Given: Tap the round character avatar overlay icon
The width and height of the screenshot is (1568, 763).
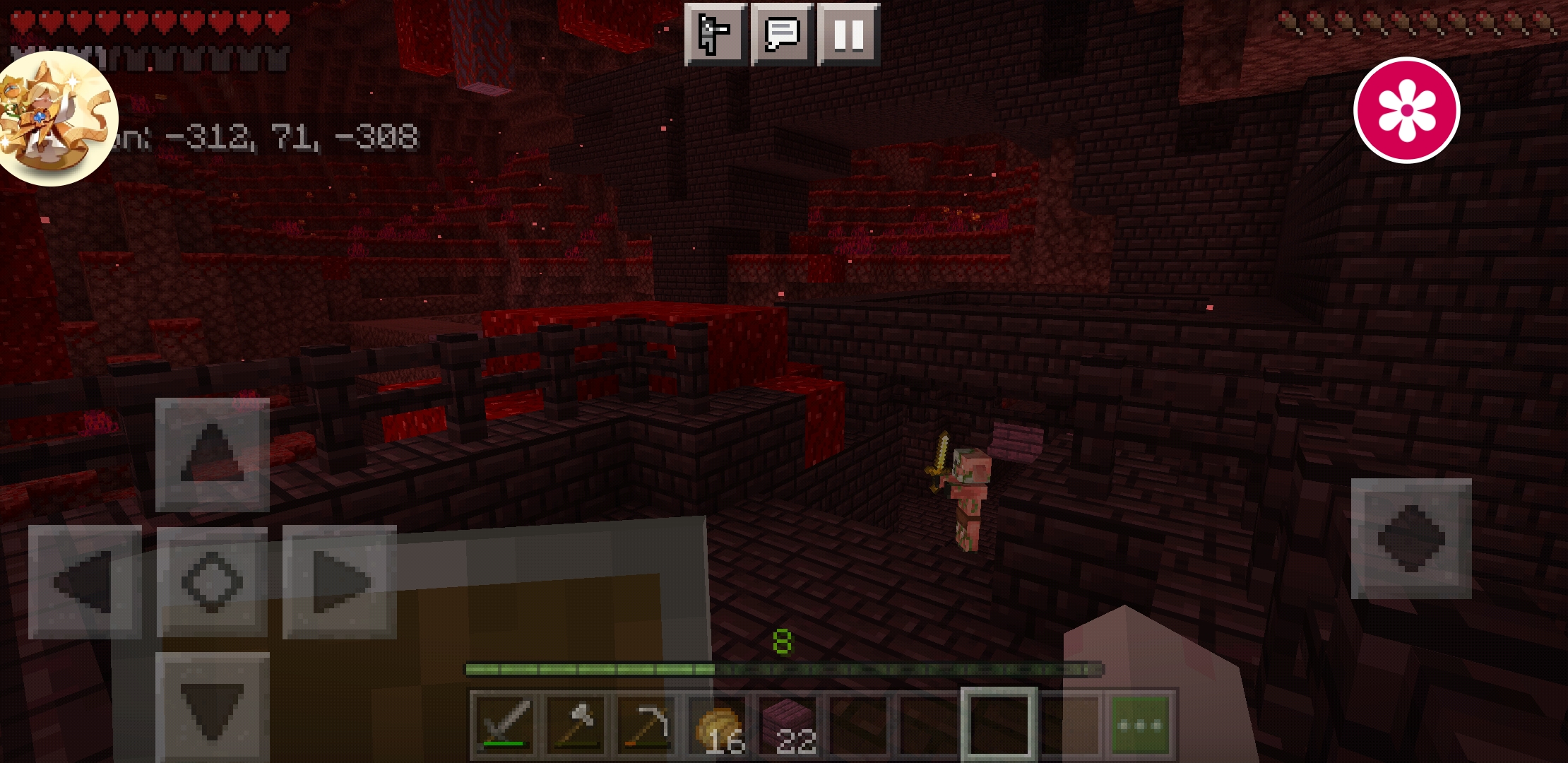Looking at the screenshot, I should [x=57, y=119].
